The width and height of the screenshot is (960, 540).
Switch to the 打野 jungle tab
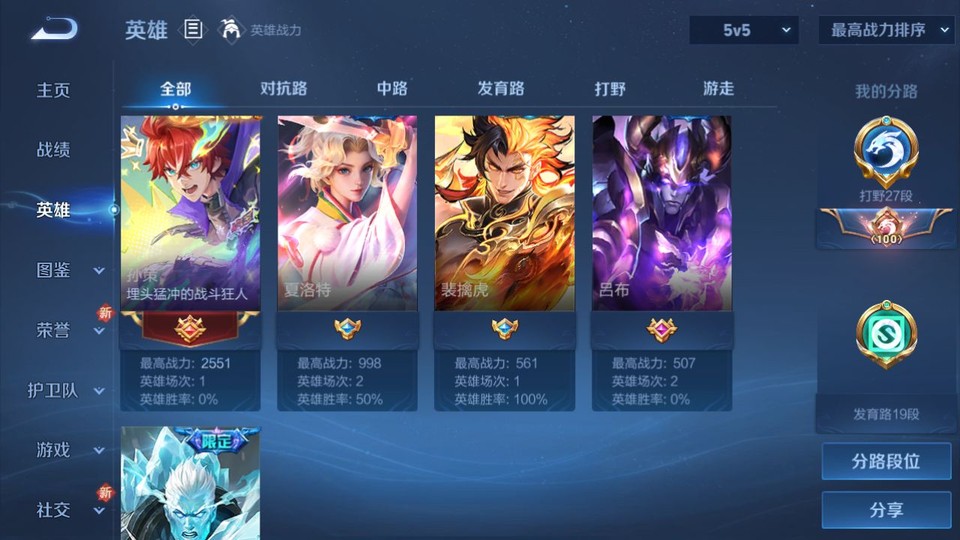point(610,89)
